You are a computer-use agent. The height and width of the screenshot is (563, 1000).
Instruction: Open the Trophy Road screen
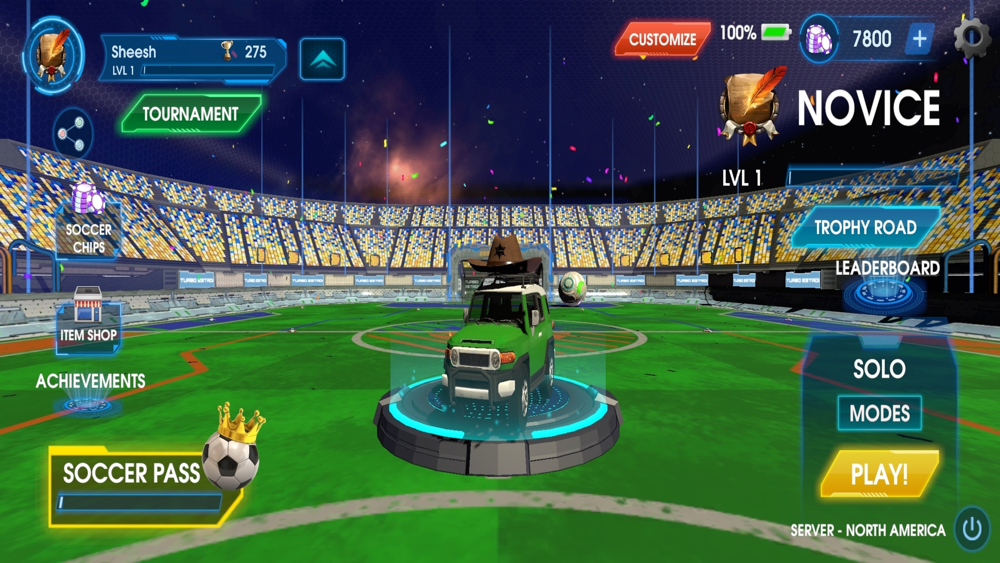coord(865,228)
